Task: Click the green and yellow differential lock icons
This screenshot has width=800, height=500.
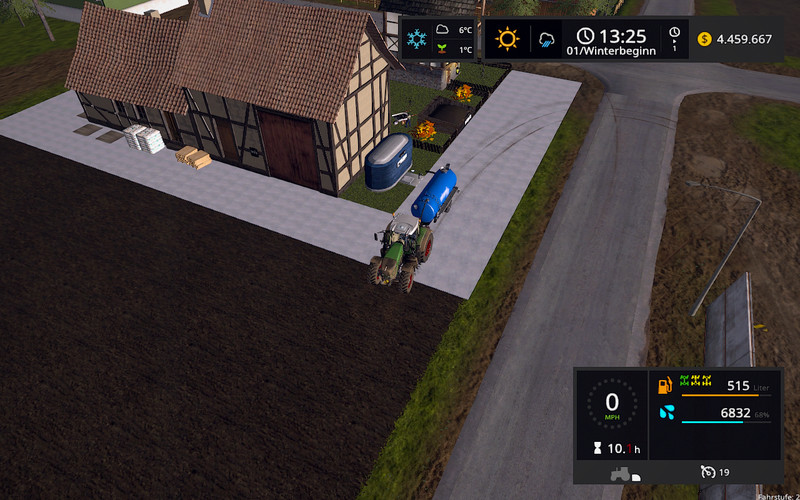Action: click(x=694, y=381)
